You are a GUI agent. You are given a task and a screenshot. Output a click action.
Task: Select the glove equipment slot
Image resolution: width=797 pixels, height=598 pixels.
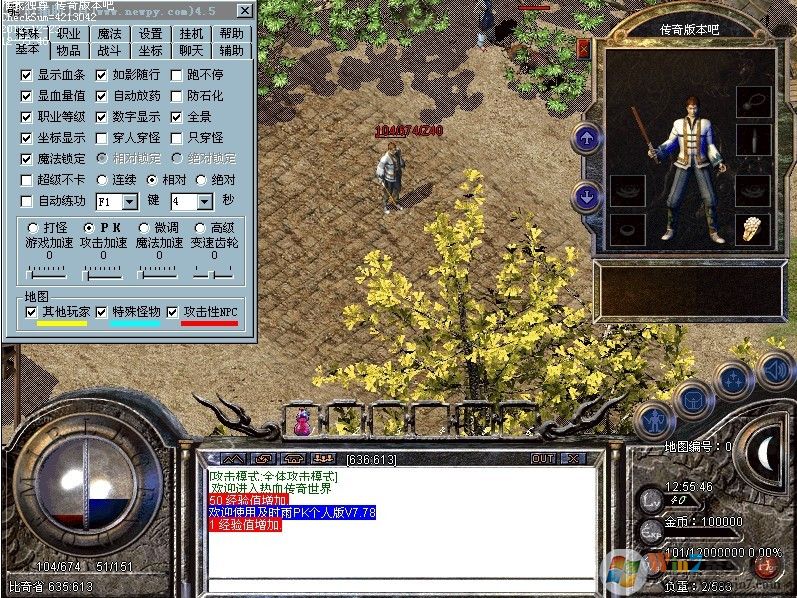[x=752, y=229]
